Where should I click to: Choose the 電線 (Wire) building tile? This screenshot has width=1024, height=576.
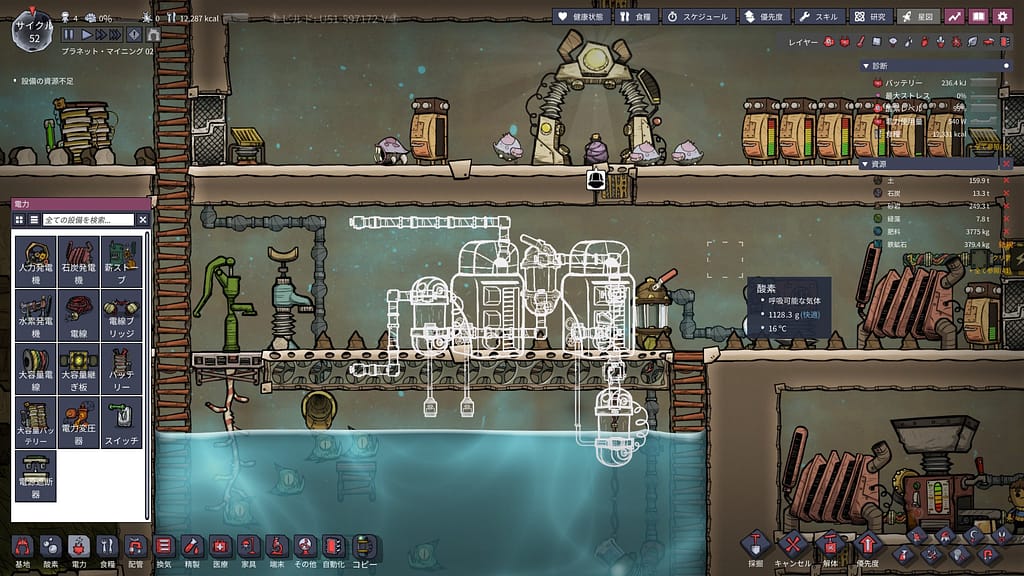(79, 316)
